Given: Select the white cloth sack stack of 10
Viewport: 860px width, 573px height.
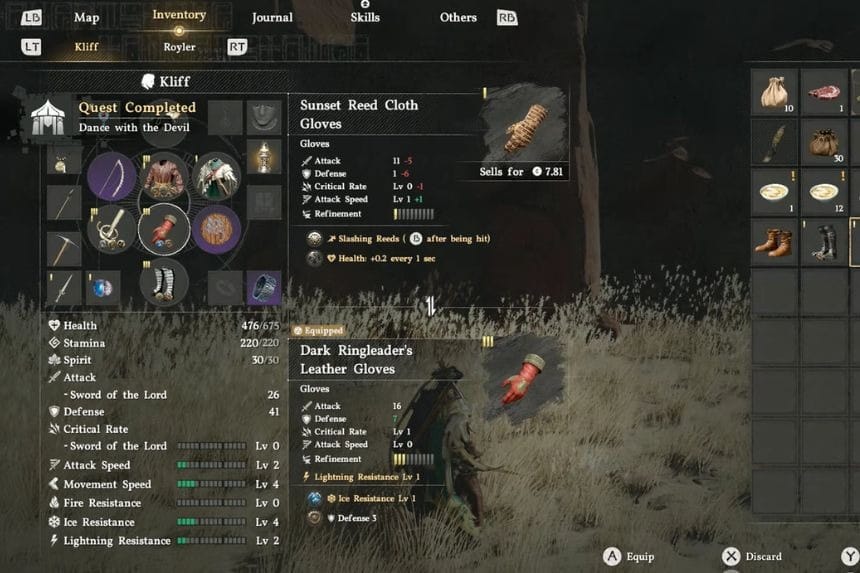Looking at the screenshot, I should (775, 92).
